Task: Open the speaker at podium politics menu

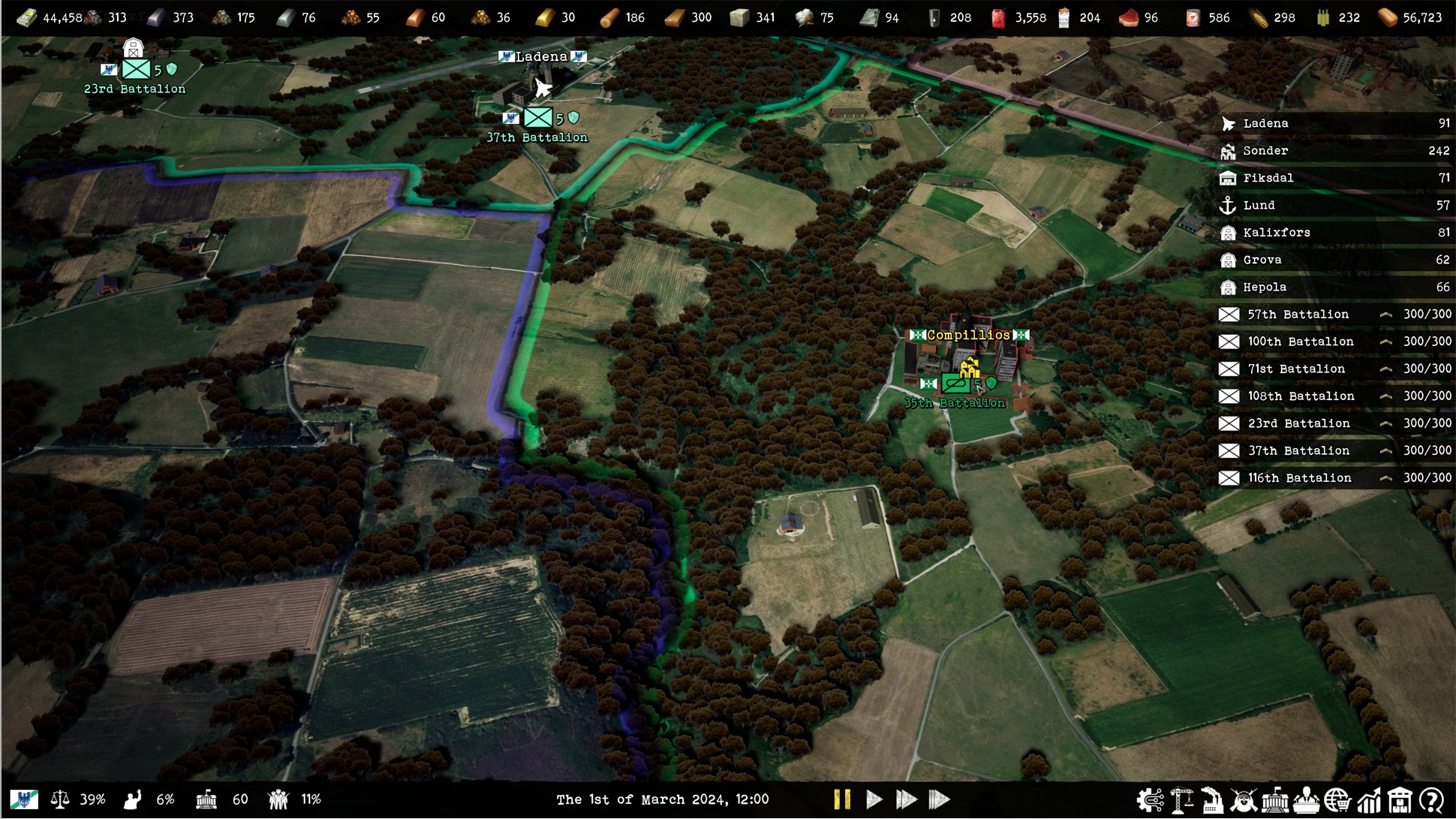Action: click(x=1307, y=801)
